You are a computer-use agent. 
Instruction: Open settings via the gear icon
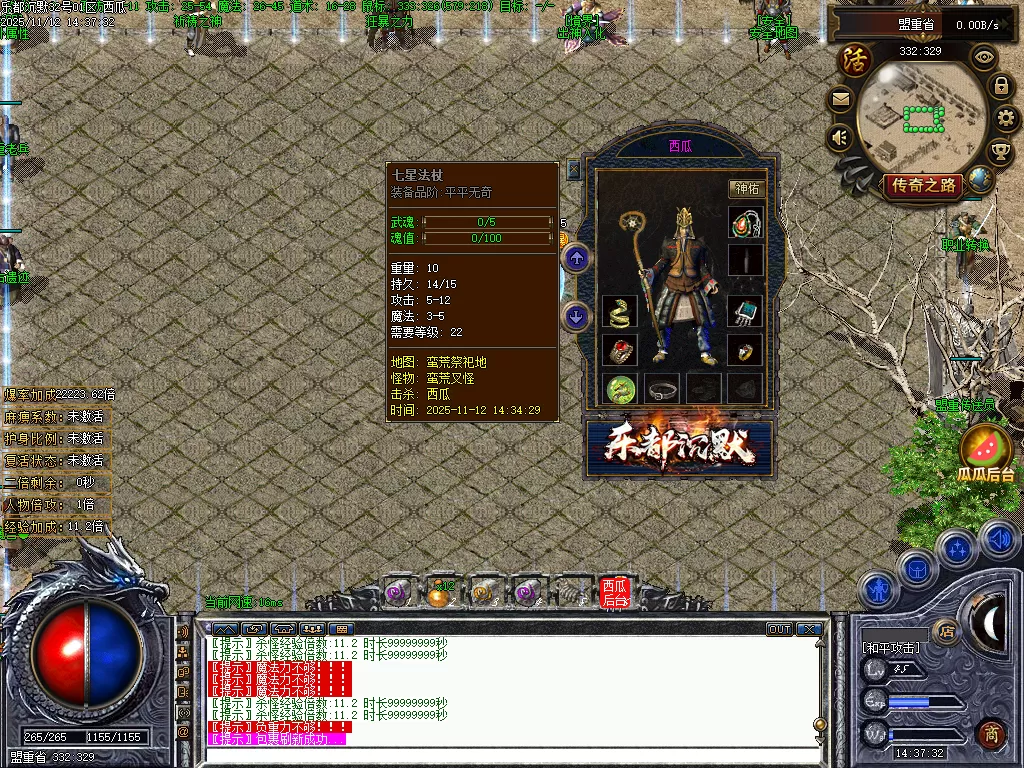[x=1006, y=119]
